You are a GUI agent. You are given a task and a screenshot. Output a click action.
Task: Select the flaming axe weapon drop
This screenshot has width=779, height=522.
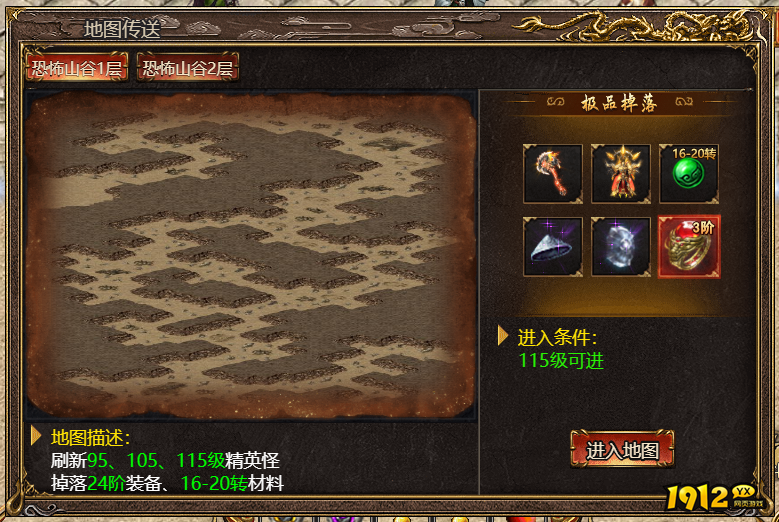point(553,174)
